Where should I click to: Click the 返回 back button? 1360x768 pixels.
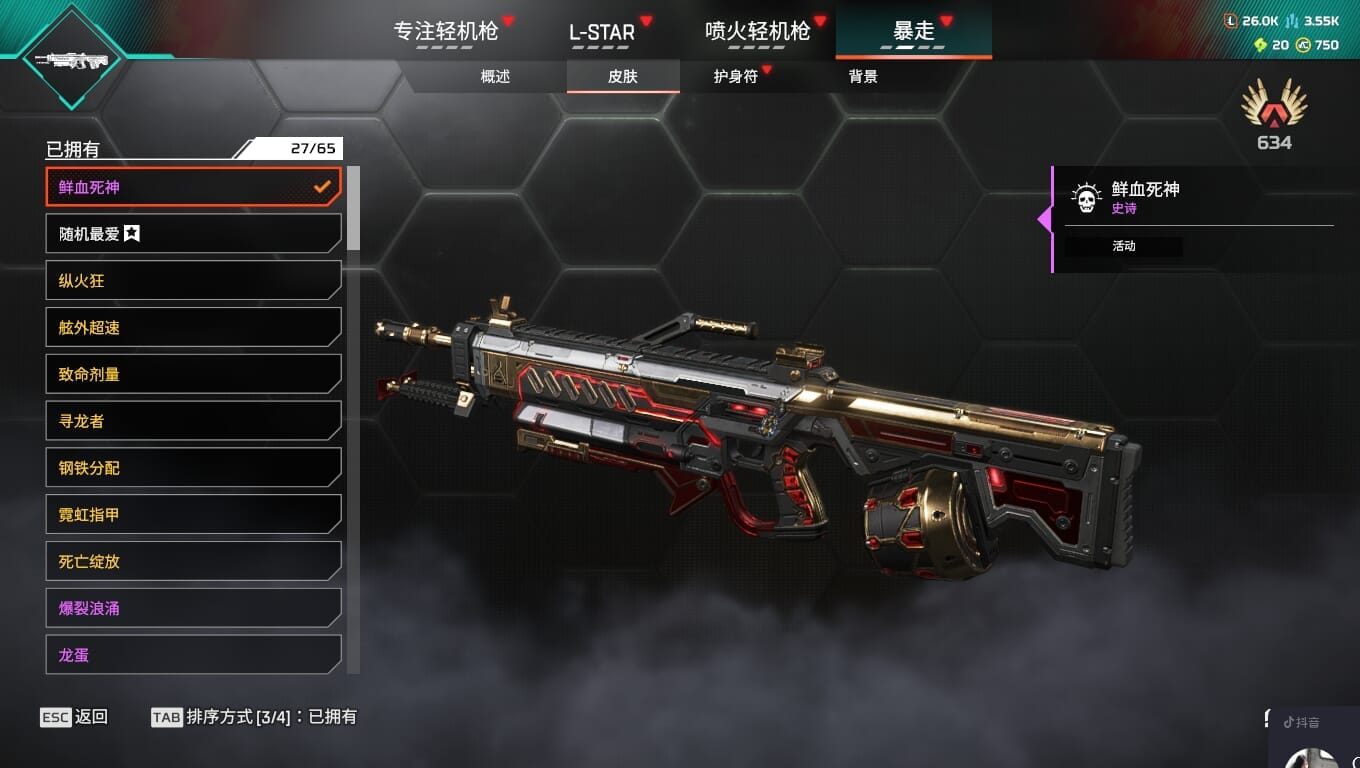[x=75, y=717]
